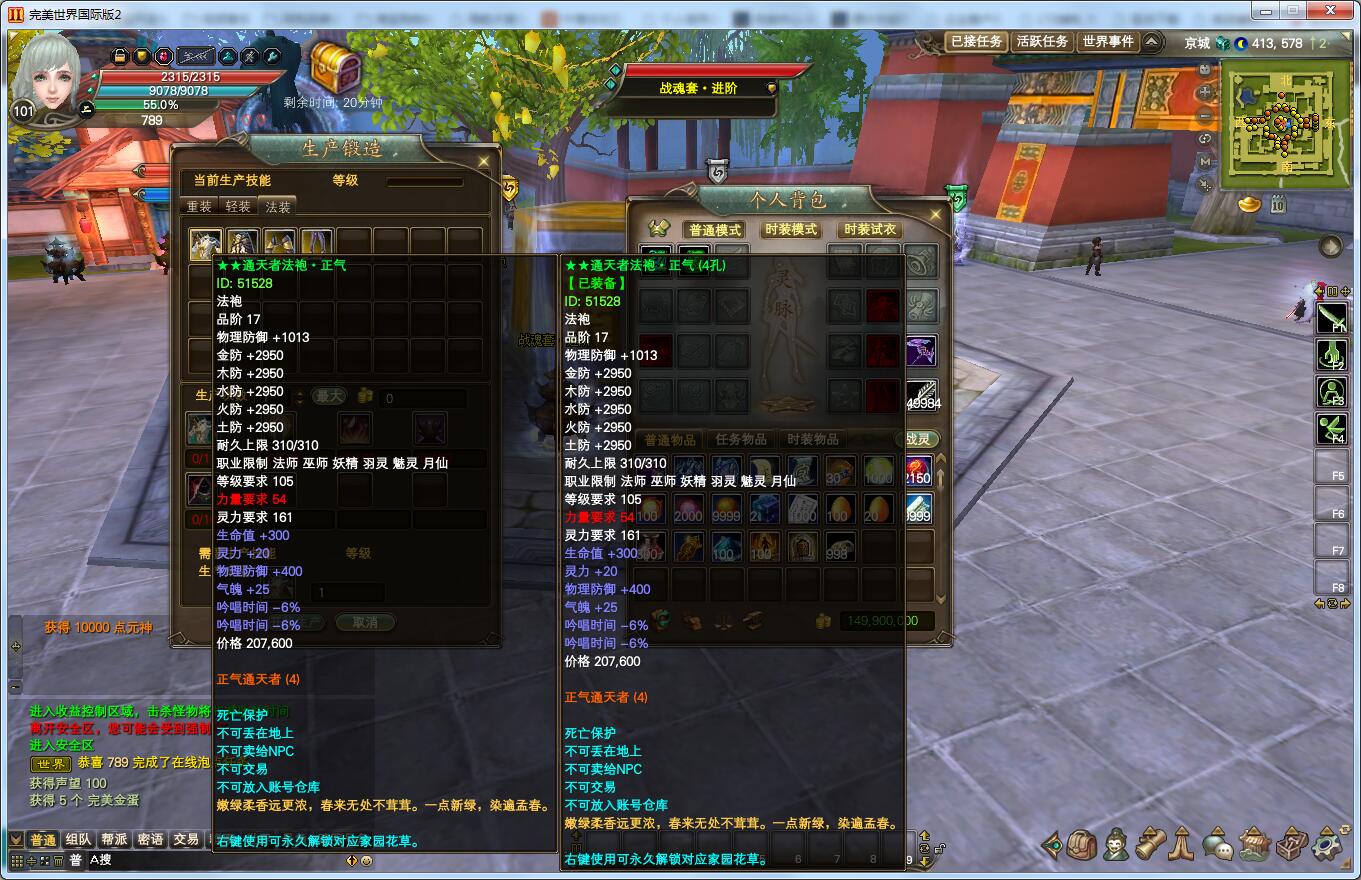
Task: Open the gear-shaped system settings icon
Action: [x=1329, y=846]
